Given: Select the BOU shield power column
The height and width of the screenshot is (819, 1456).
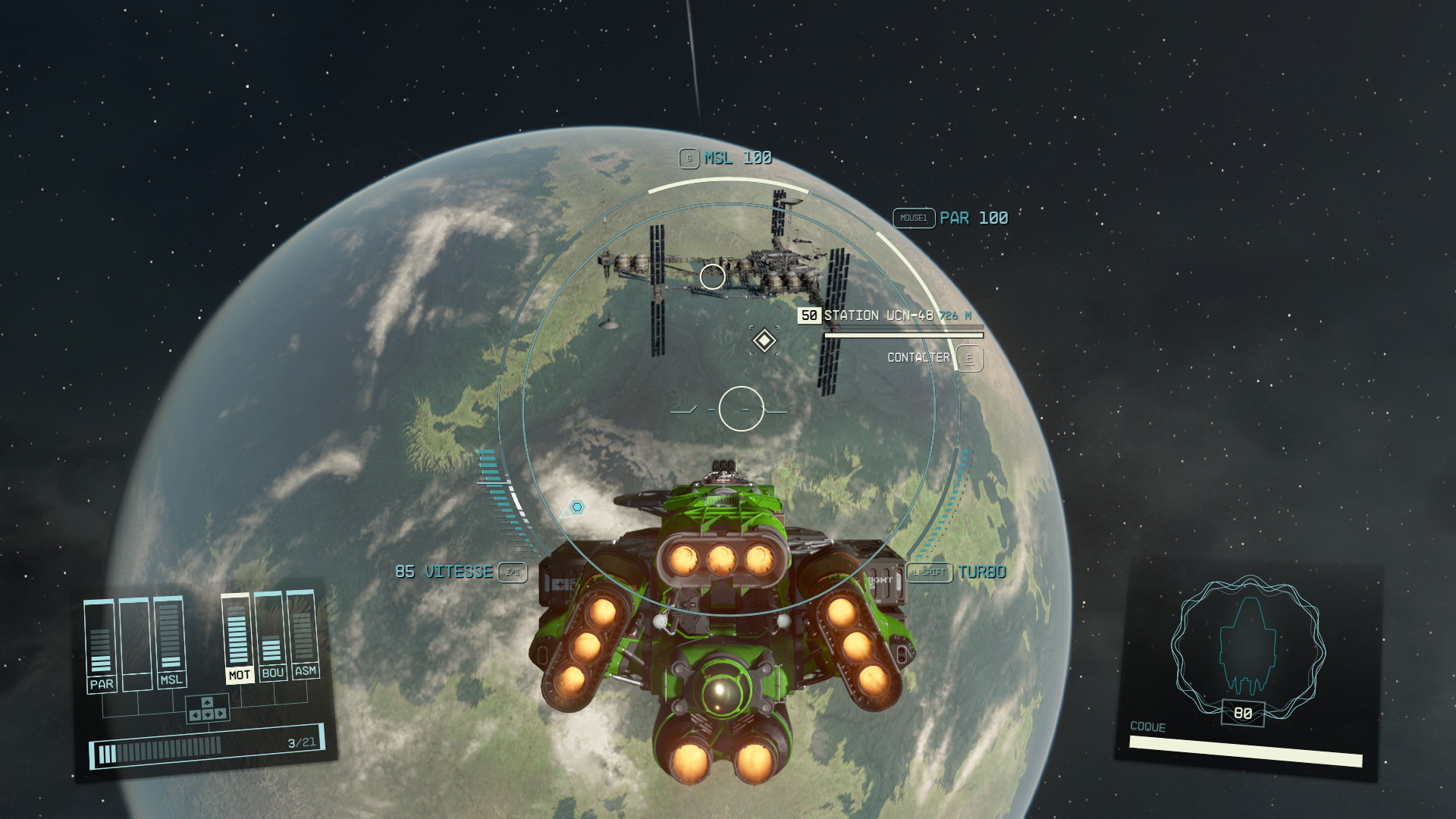Looking at the screenshot, I should pyautogui.click(x=271, y=635).
